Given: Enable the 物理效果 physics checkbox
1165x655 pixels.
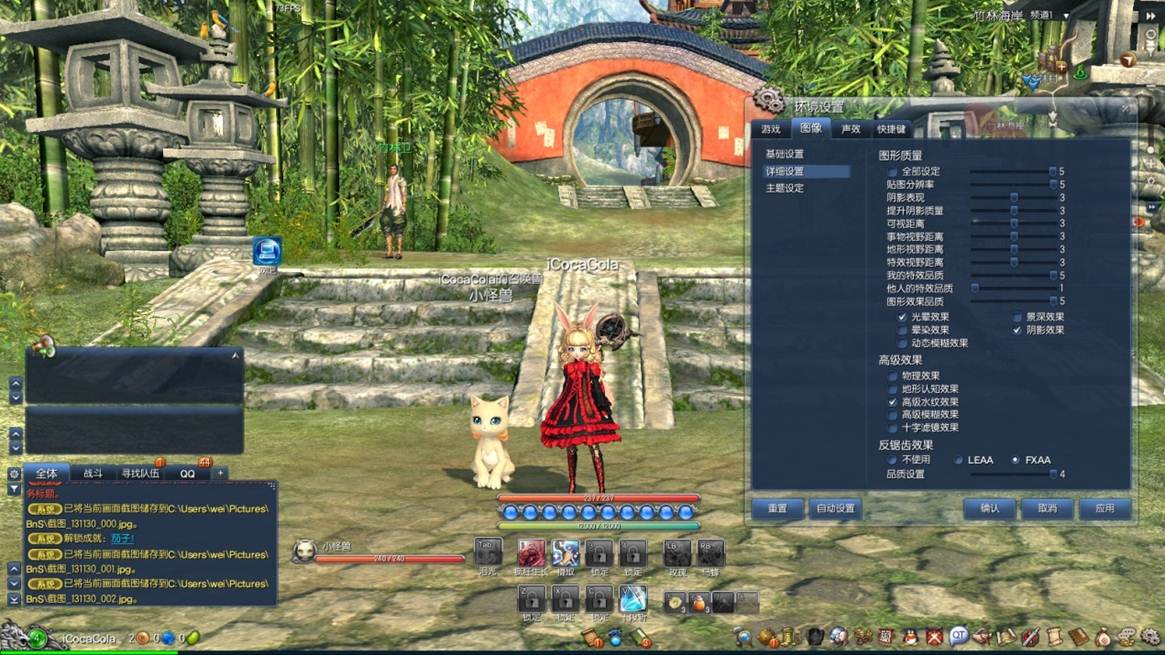Looking at the screenshot, I should click(x=893, y=376).
